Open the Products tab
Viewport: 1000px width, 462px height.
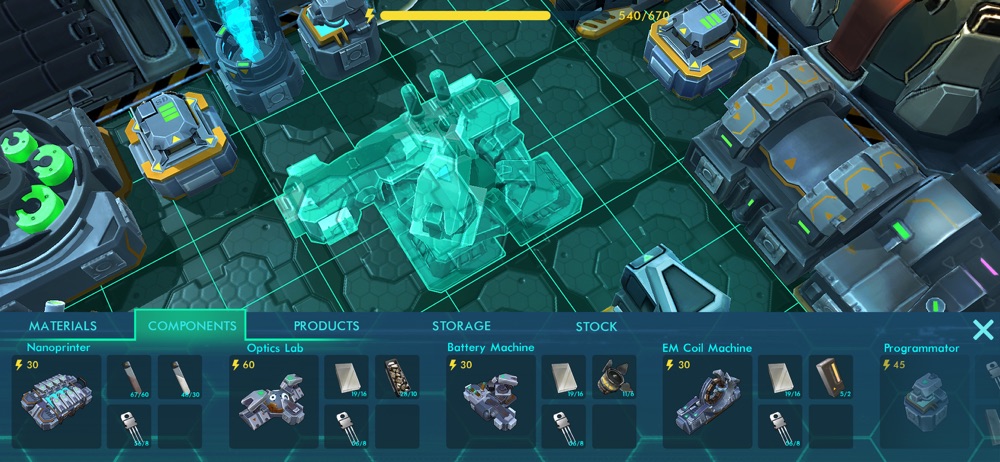(x=326, y=326)
